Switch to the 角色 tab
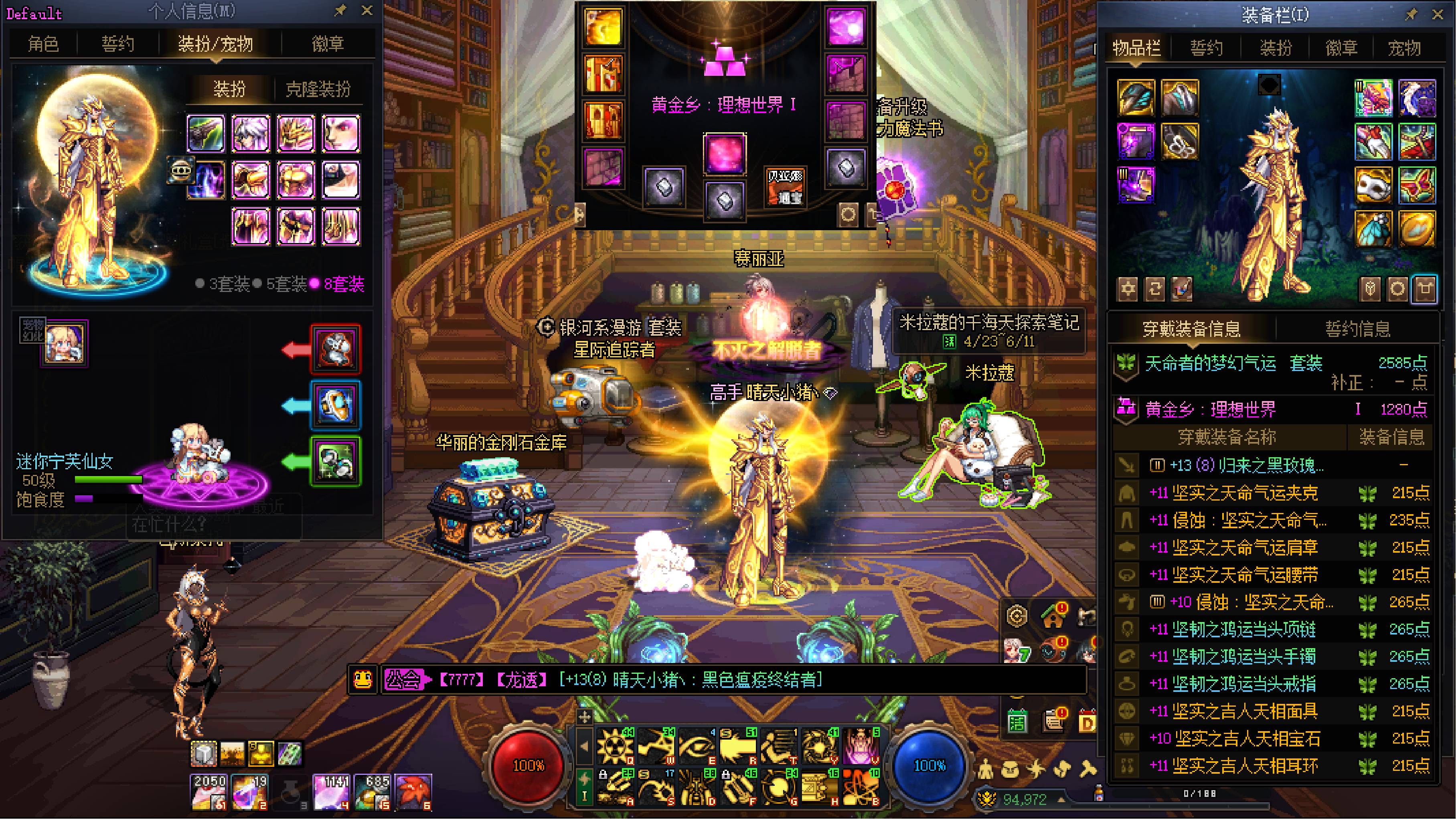The width and height of the screenshot is (1456, 819). click(44, 44)
